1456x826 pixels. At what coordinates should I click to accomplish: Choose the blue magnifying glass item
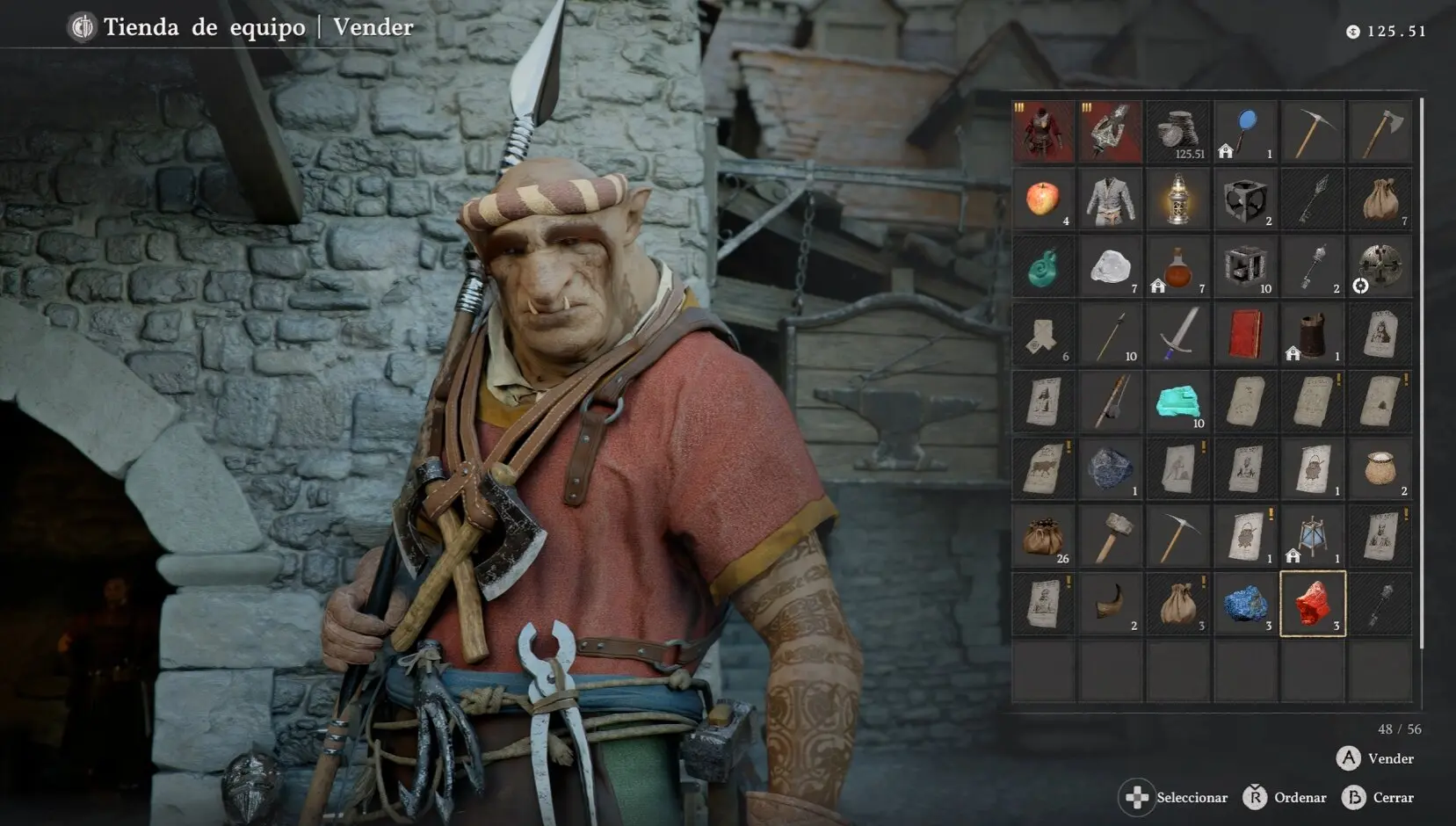1245,132
